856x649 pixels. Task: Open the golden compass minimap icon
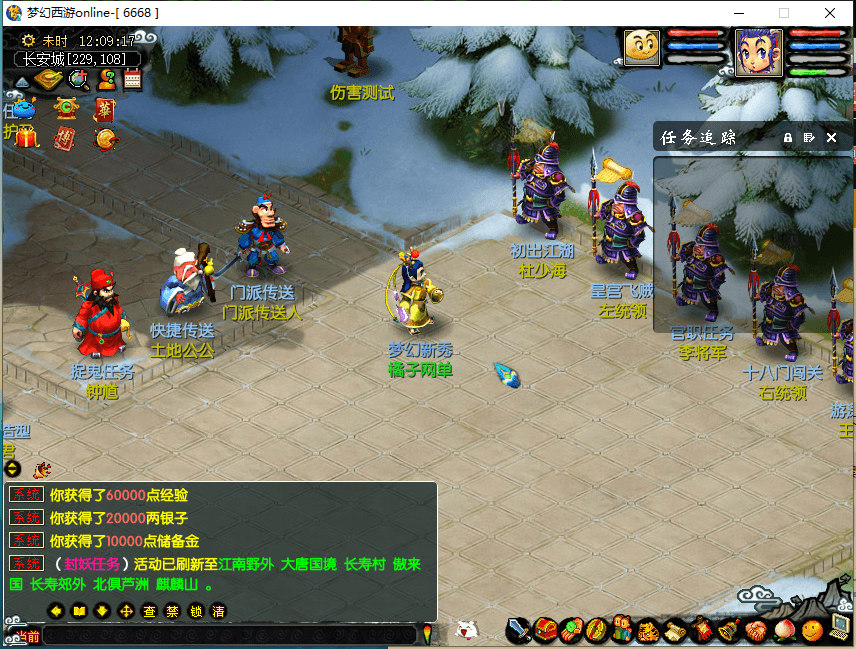pos(47,79)
